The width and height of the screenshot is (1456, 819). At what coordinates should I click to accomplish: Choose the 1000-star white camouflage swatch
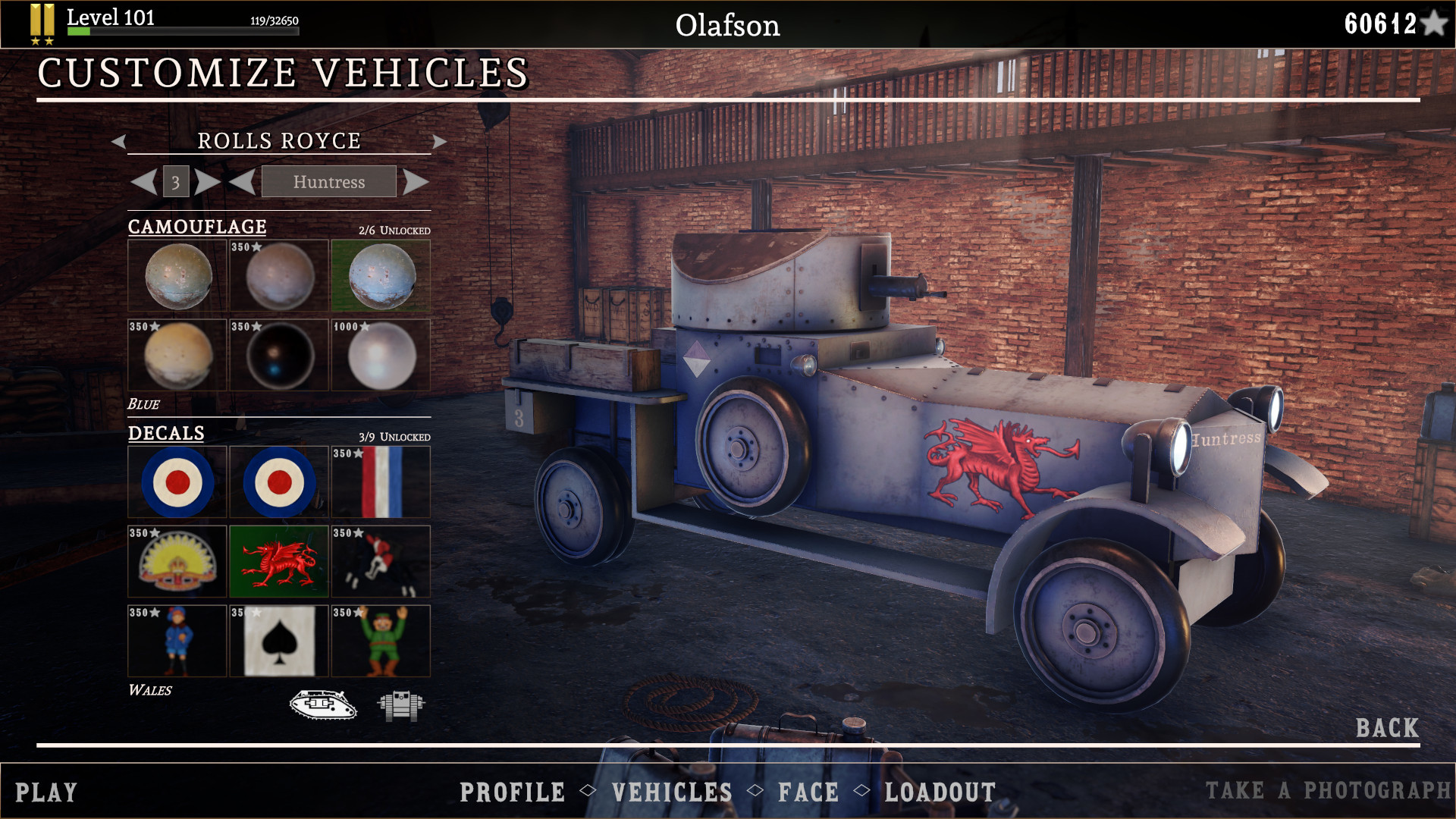coord(380,355)
